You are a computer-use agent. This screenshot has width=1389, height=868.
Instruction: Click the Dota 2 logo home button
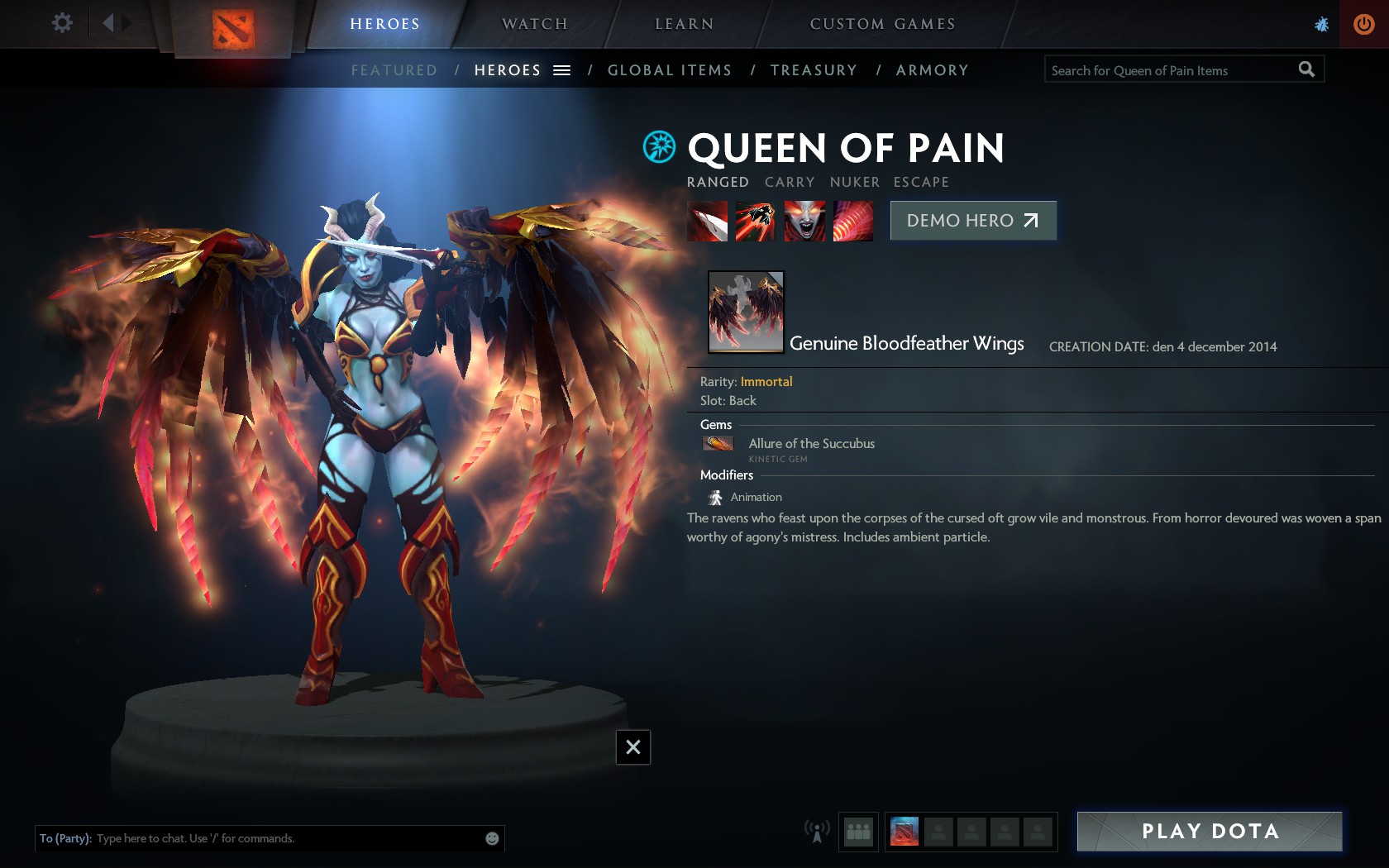pyautogui.click(x=232, y=29)
